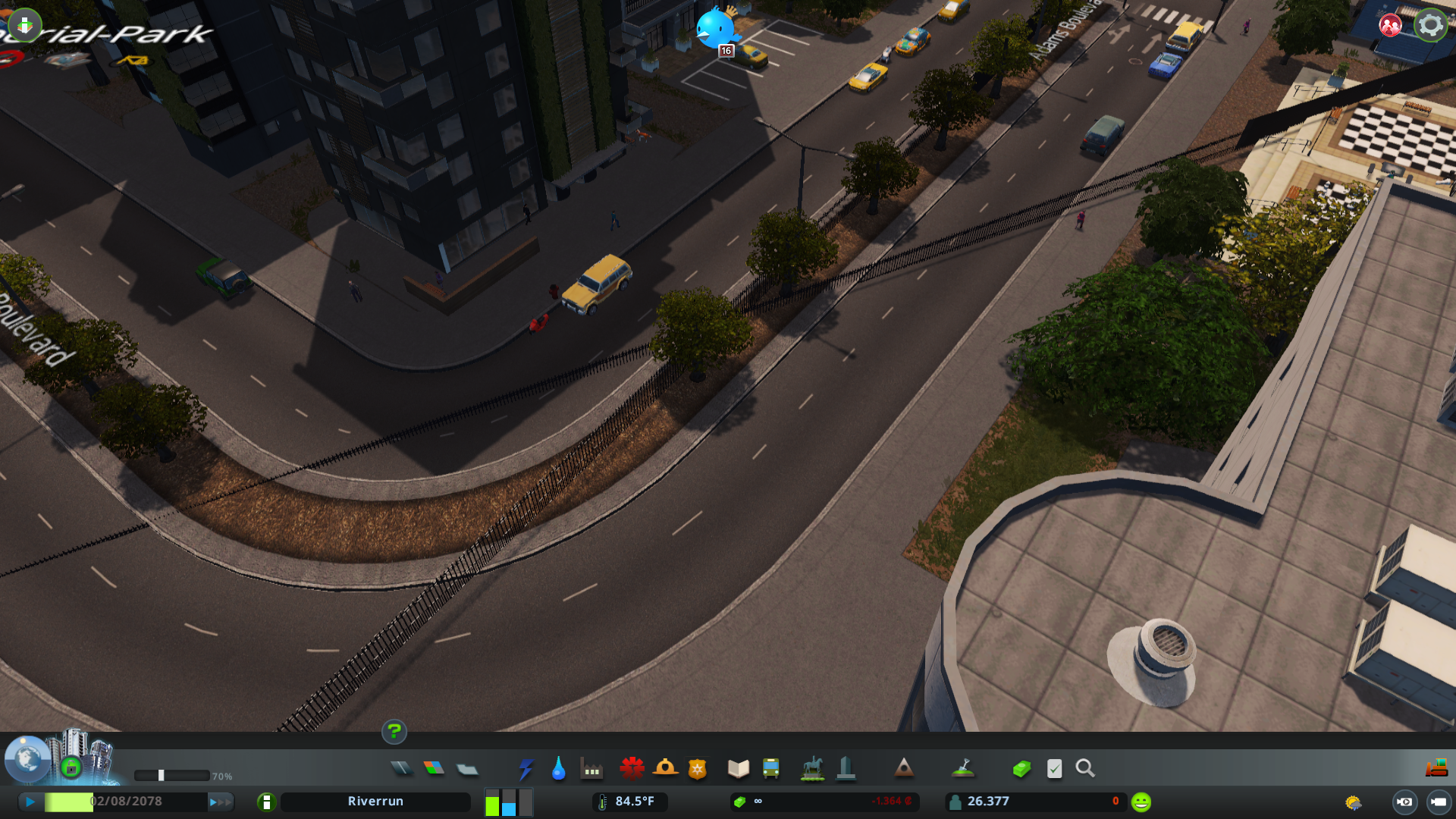Open the Electricity services menu
The height and width of the screenshot is (819, 1456).
[526, 768]
